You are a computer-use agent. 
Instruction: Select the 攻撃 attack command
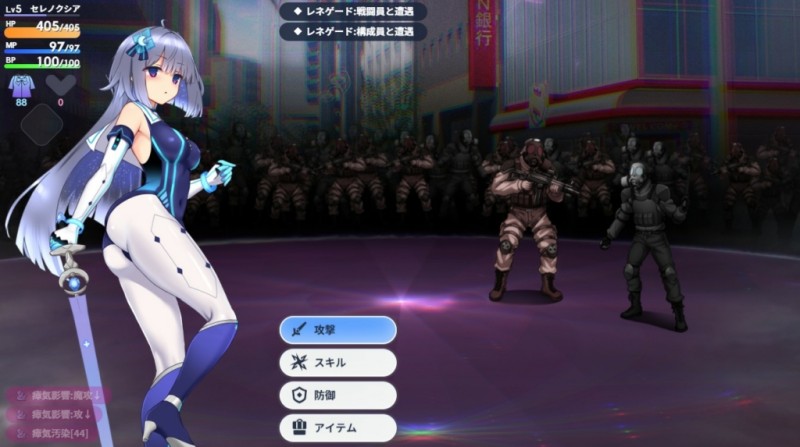point(337,329)
